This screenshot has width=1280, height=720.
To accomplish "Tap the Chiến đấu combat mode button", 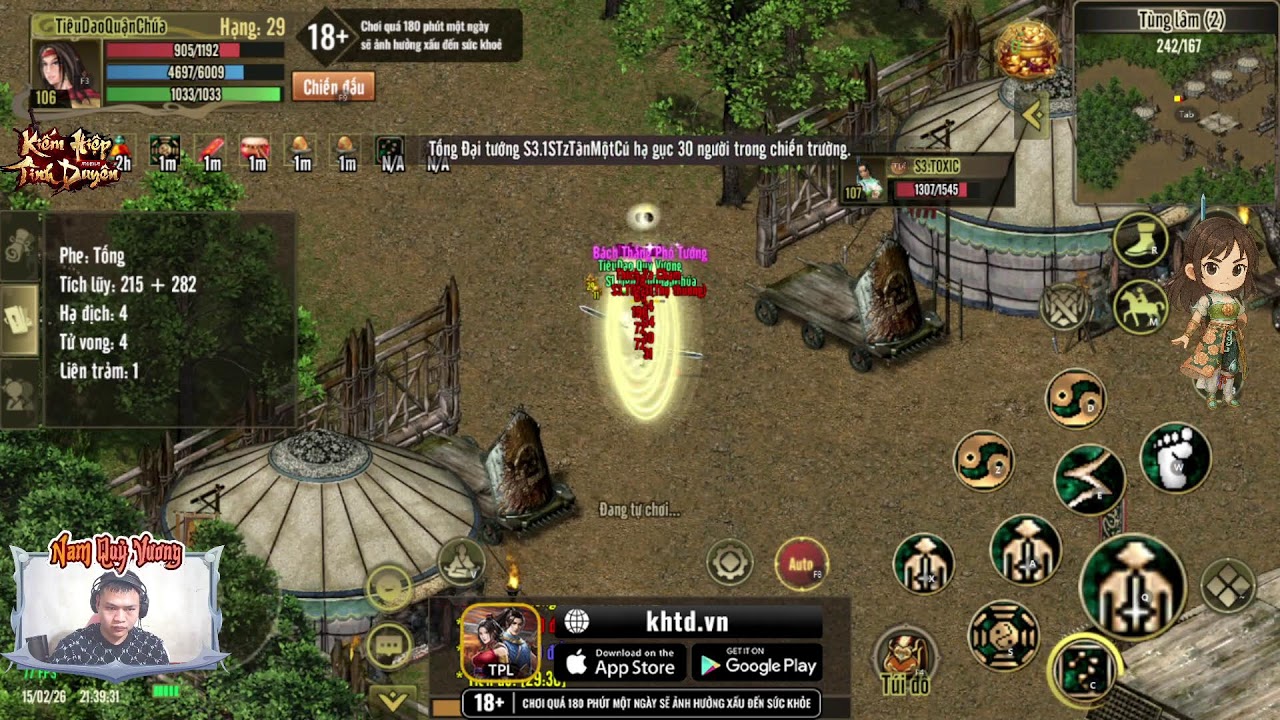I will coord(333,87).
